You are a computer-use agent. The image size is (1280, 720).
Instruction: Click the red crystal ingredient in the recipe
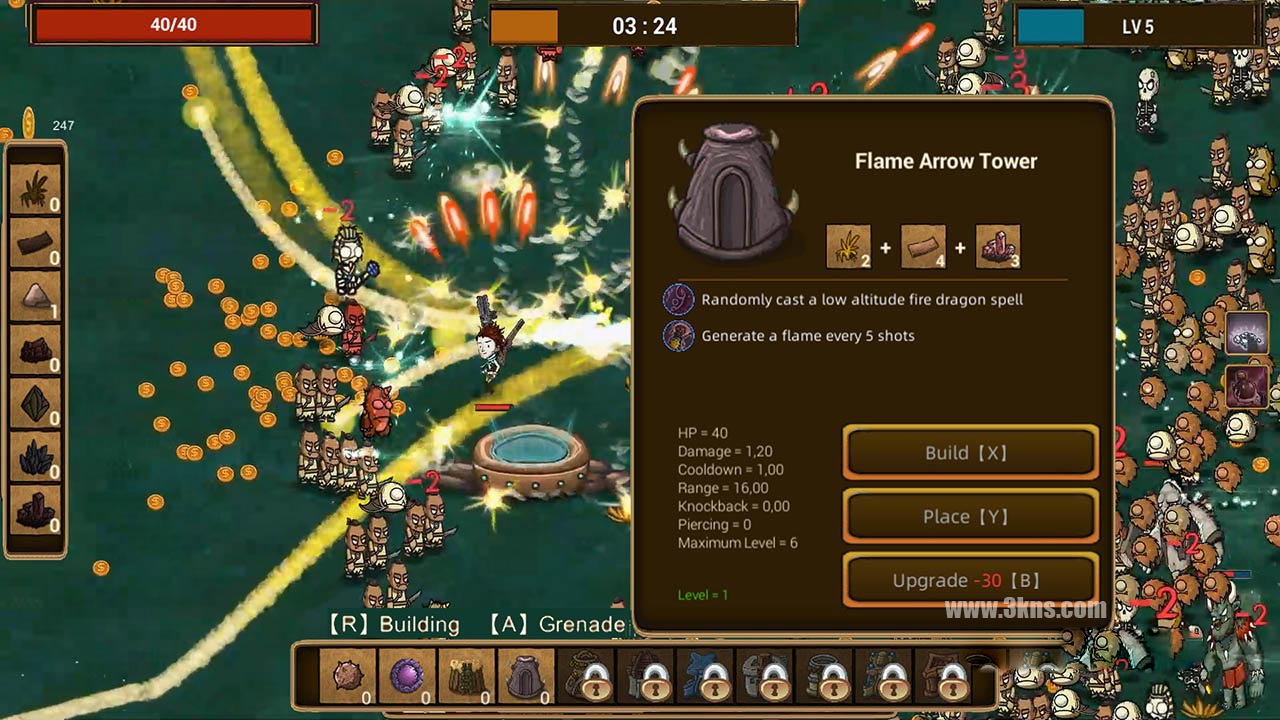pyautogui.click(x=997, y=247)
